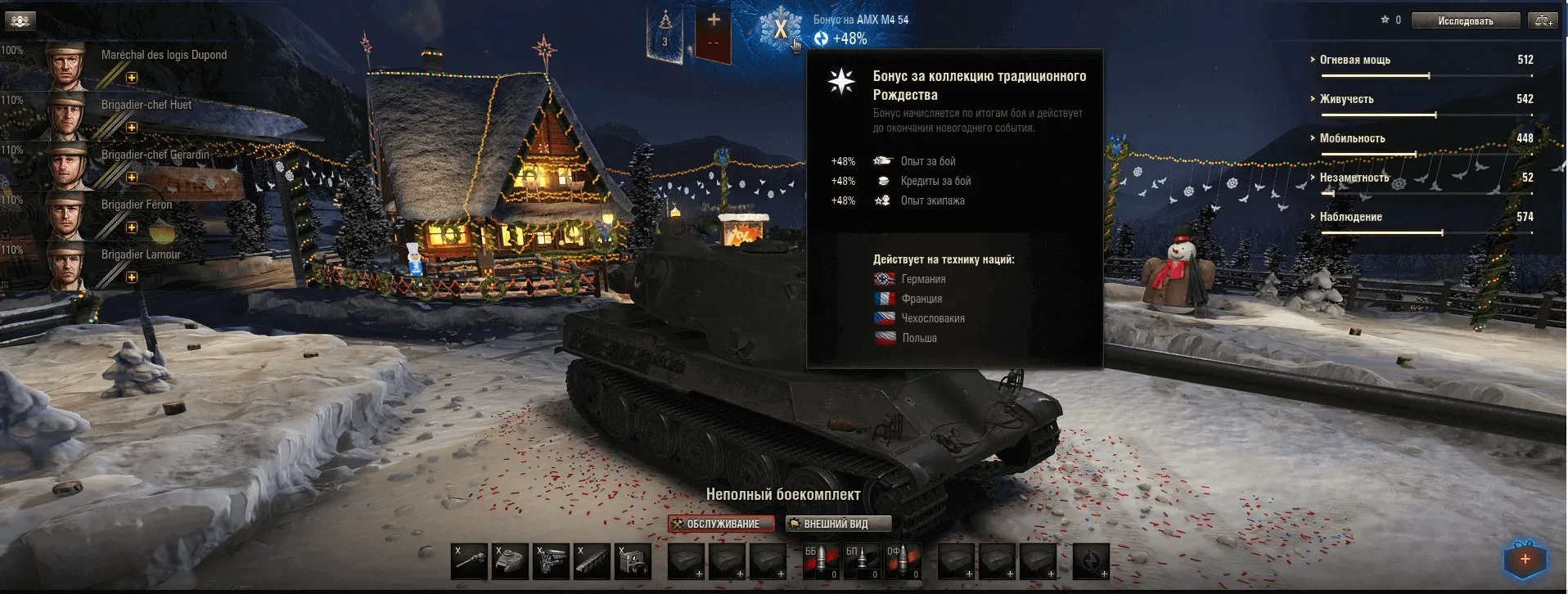This screenshot has height=594, width=1568.
Task: Choose the ОФ high-explosive shell slot
Action: [x=903, y=561]
